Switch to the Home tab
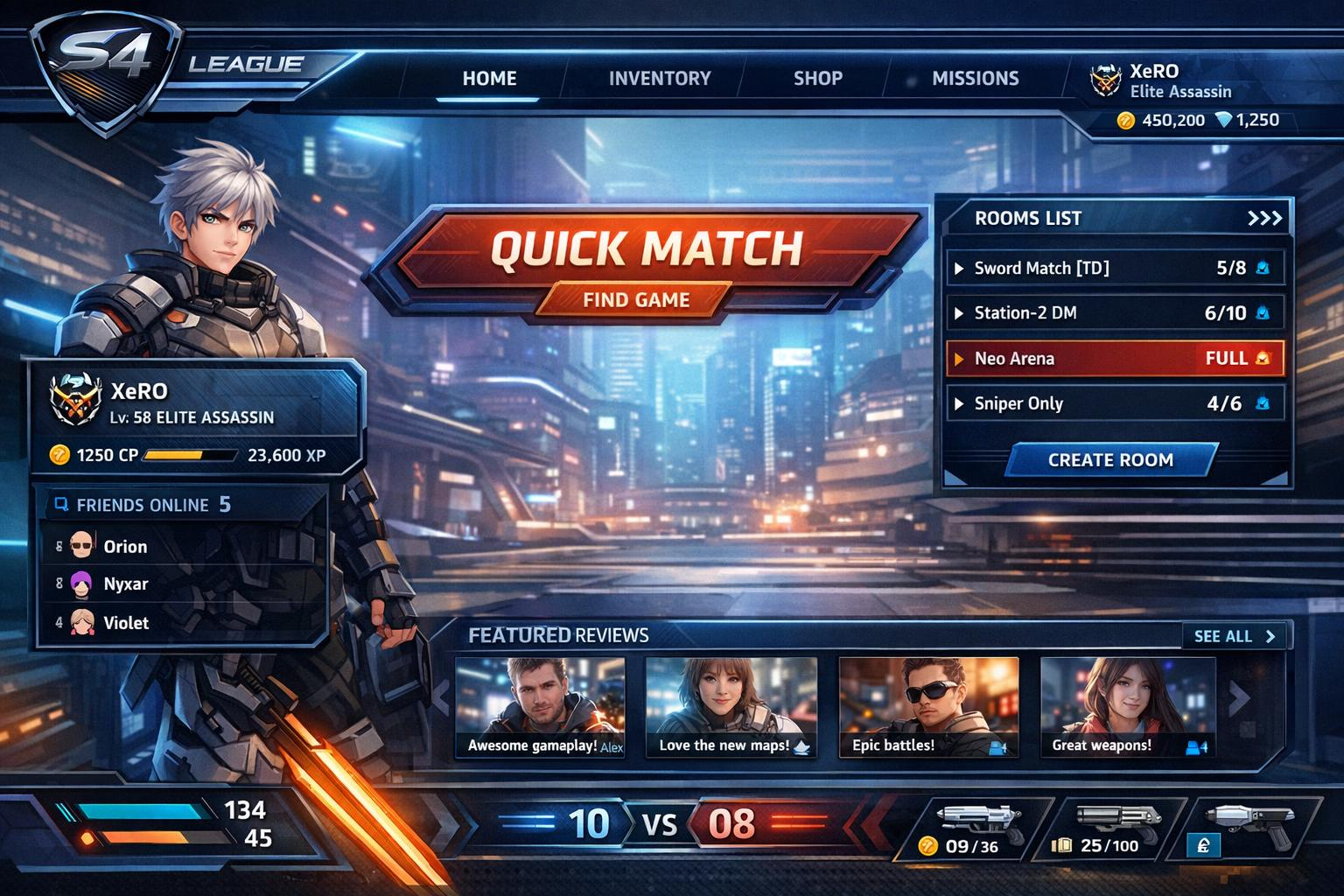Viewport: 1344px width, 896px height. [x=489, y=79]
